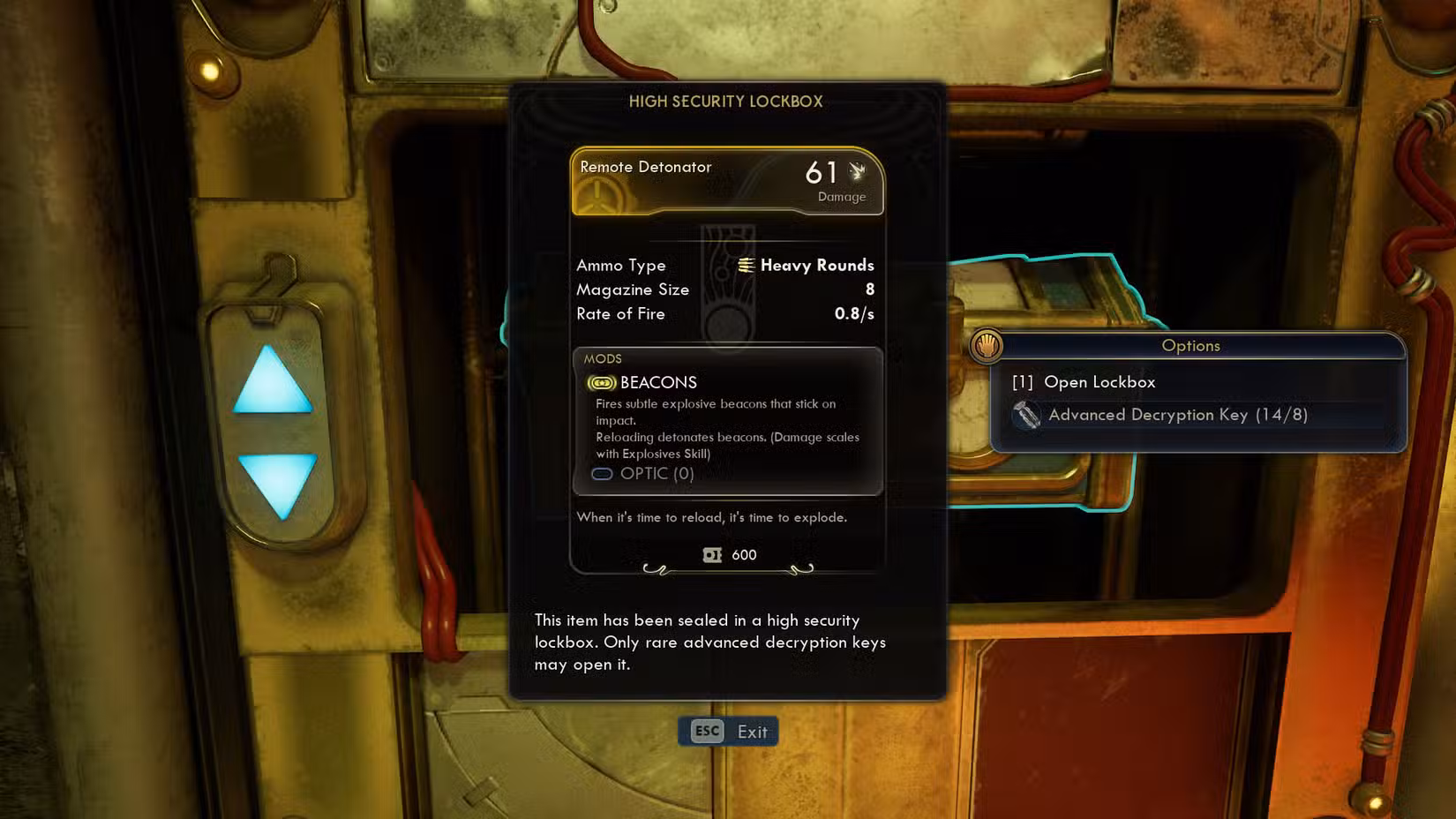Click the Advanced Decryption Key (14/8) entry
The width and height of the screenshot is (1456, 819).
pos(1178,415)
